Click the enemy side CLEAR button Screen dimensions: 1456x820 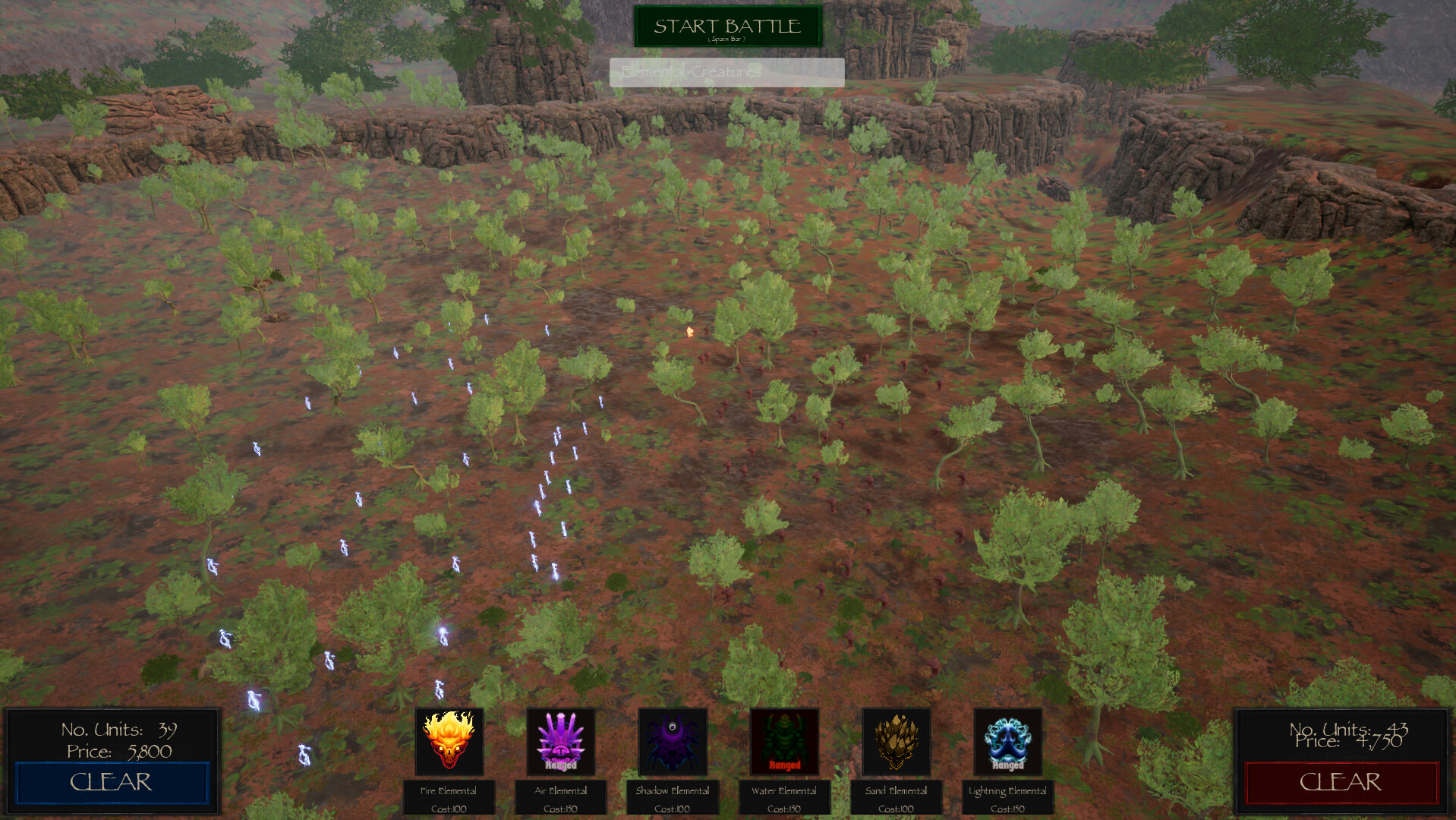tap(1342, 781)
